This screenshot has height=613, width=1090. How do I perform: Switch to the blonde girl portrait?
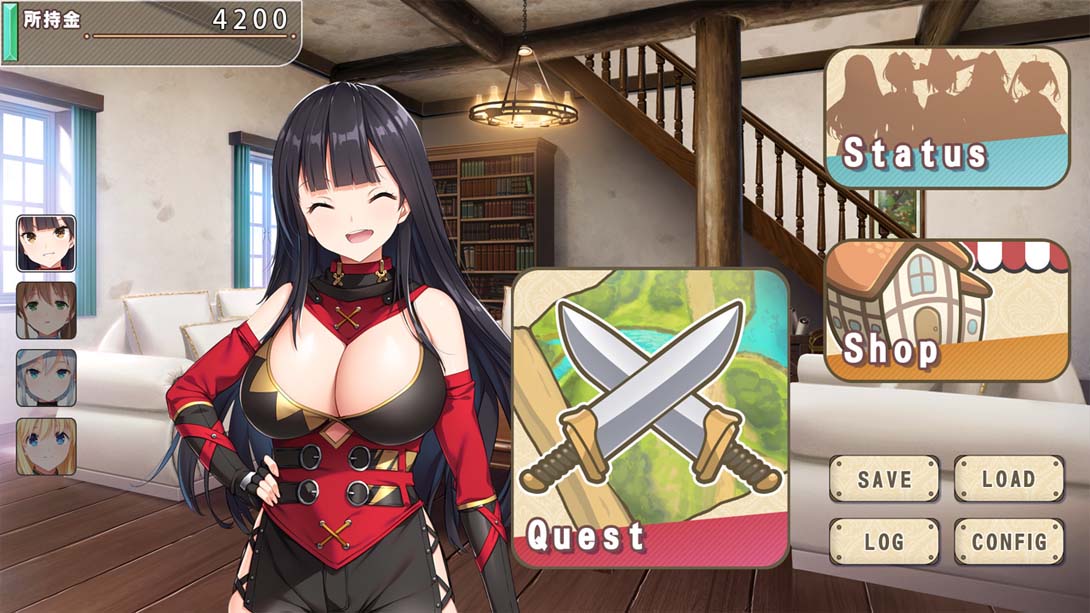[46, 446]
